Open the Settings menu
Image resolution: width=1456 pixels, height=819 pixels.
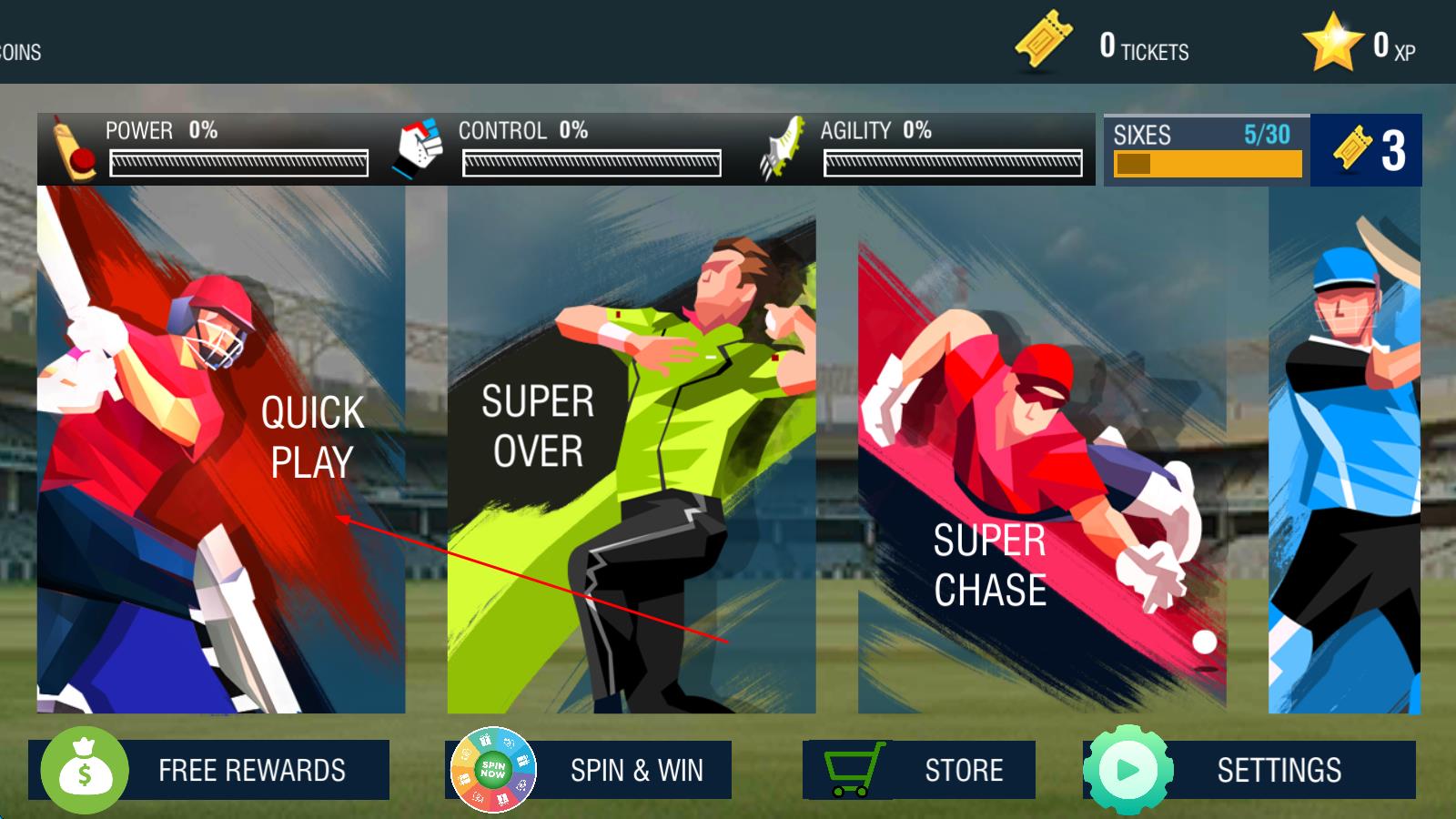click(1249, 770)
